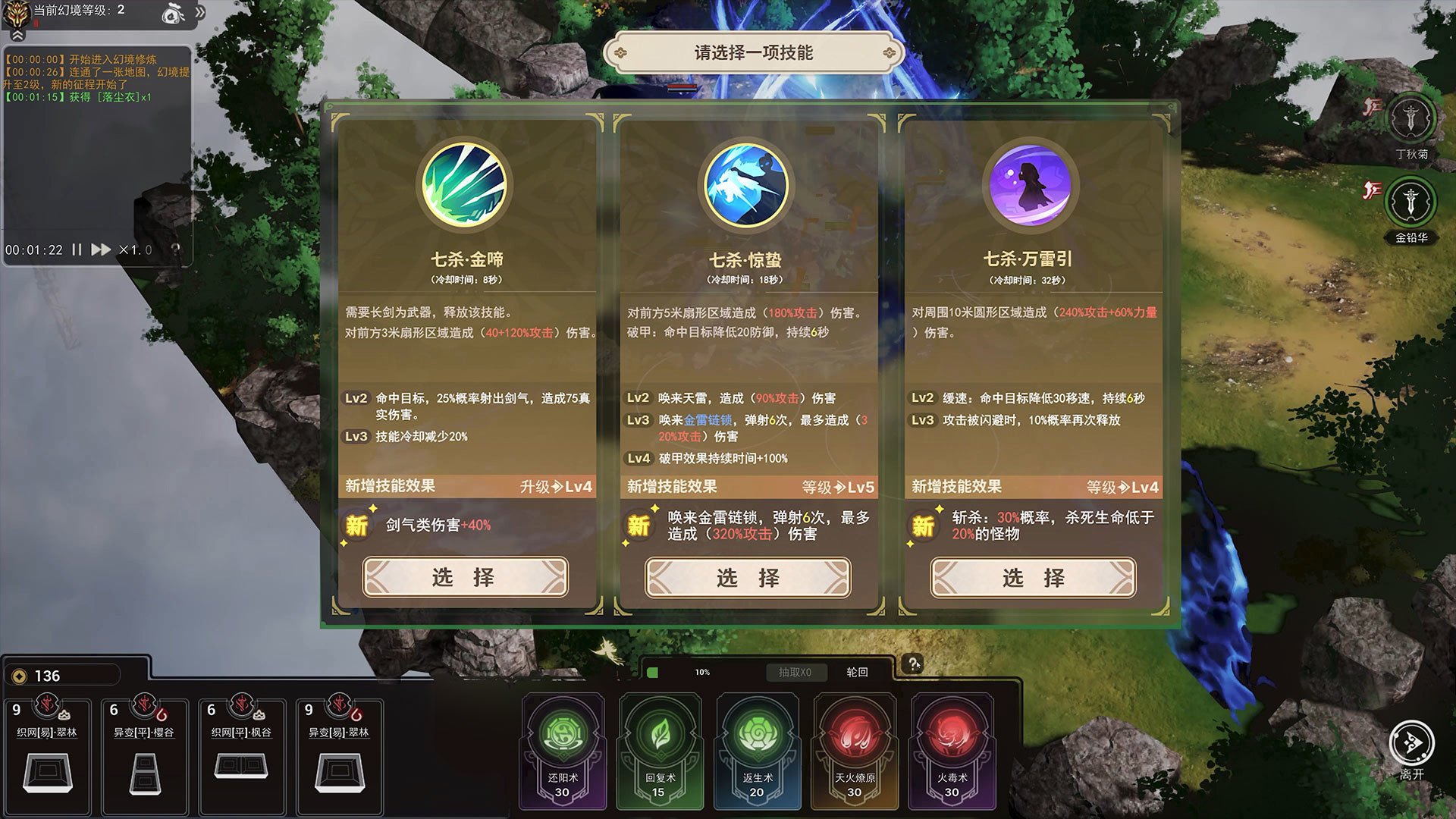1456x819 pixels.
Task: Open the ? help icon above skill bar
Action: pyautogui.click(x=914, y=662)
